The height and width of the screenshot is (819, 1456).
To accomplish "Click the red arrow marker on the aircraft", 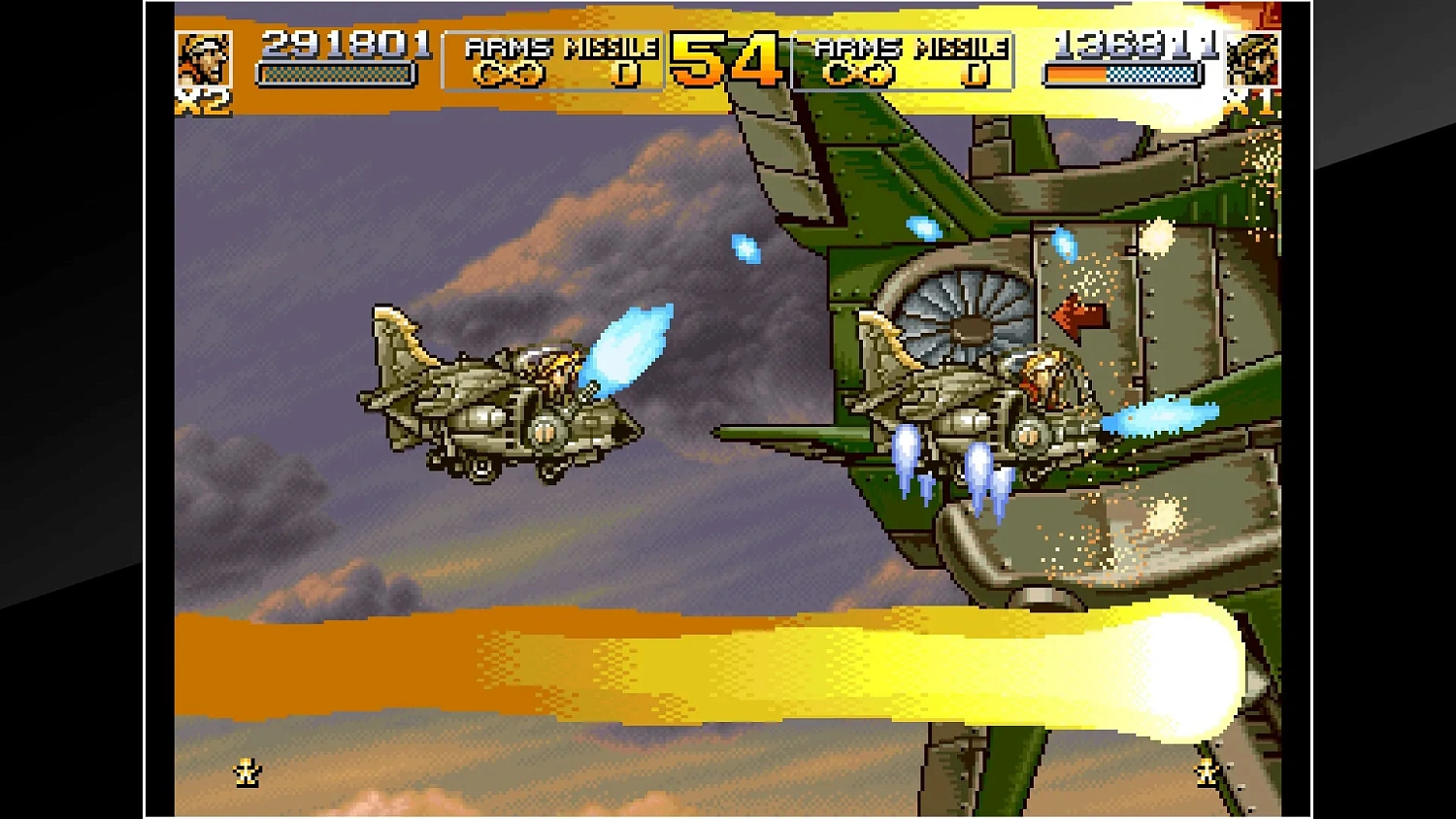I will [1077, 313].
